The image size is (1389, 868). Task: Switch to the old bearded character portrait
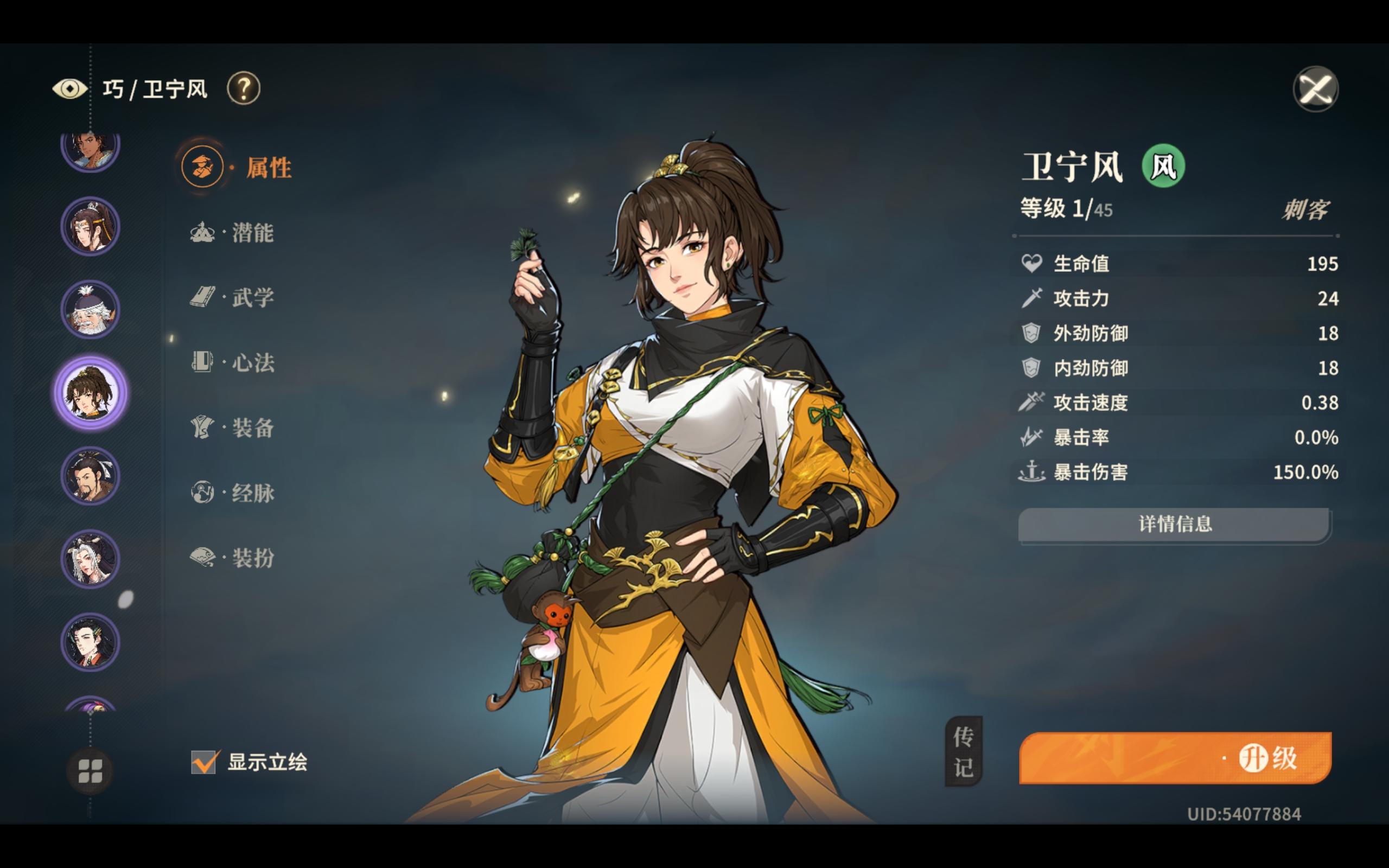[x=90, y=309]
